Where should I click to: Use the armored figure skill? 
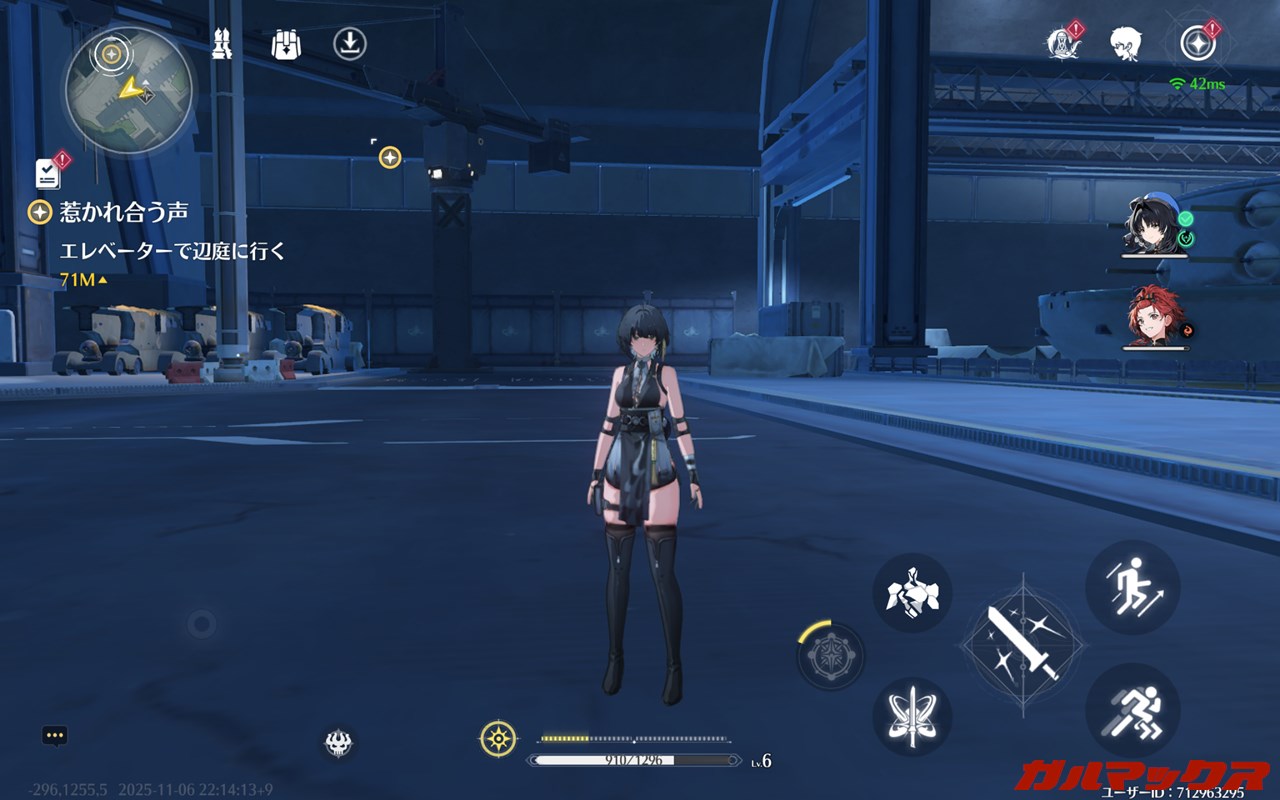(912, 593)
